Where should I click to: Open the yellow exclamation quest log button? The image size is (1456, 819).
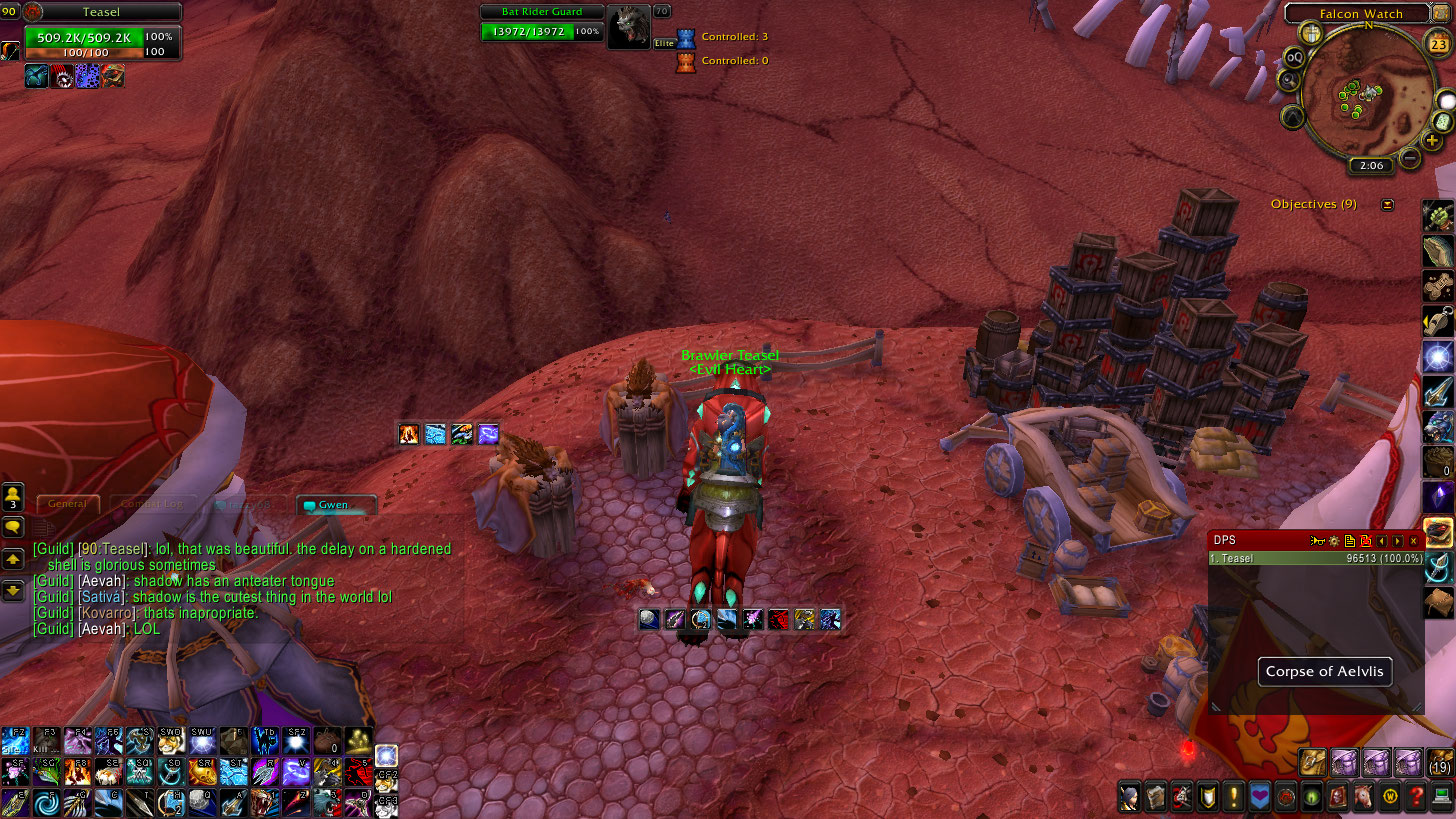tap(1234, 797)
